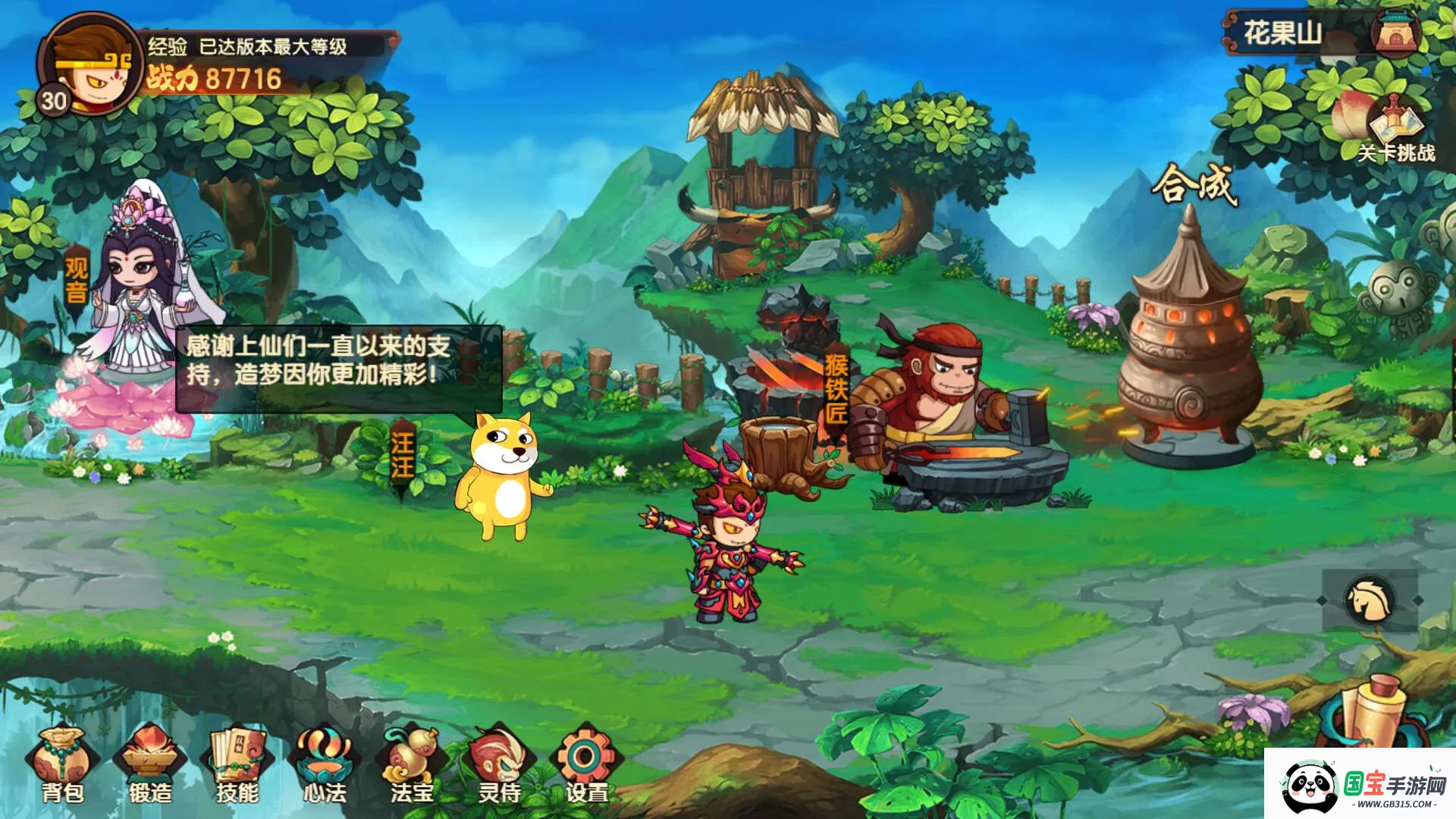The width and height of the screenshot is (1456, 819).
Task: Open the 心法 menu
Action: 325,764
